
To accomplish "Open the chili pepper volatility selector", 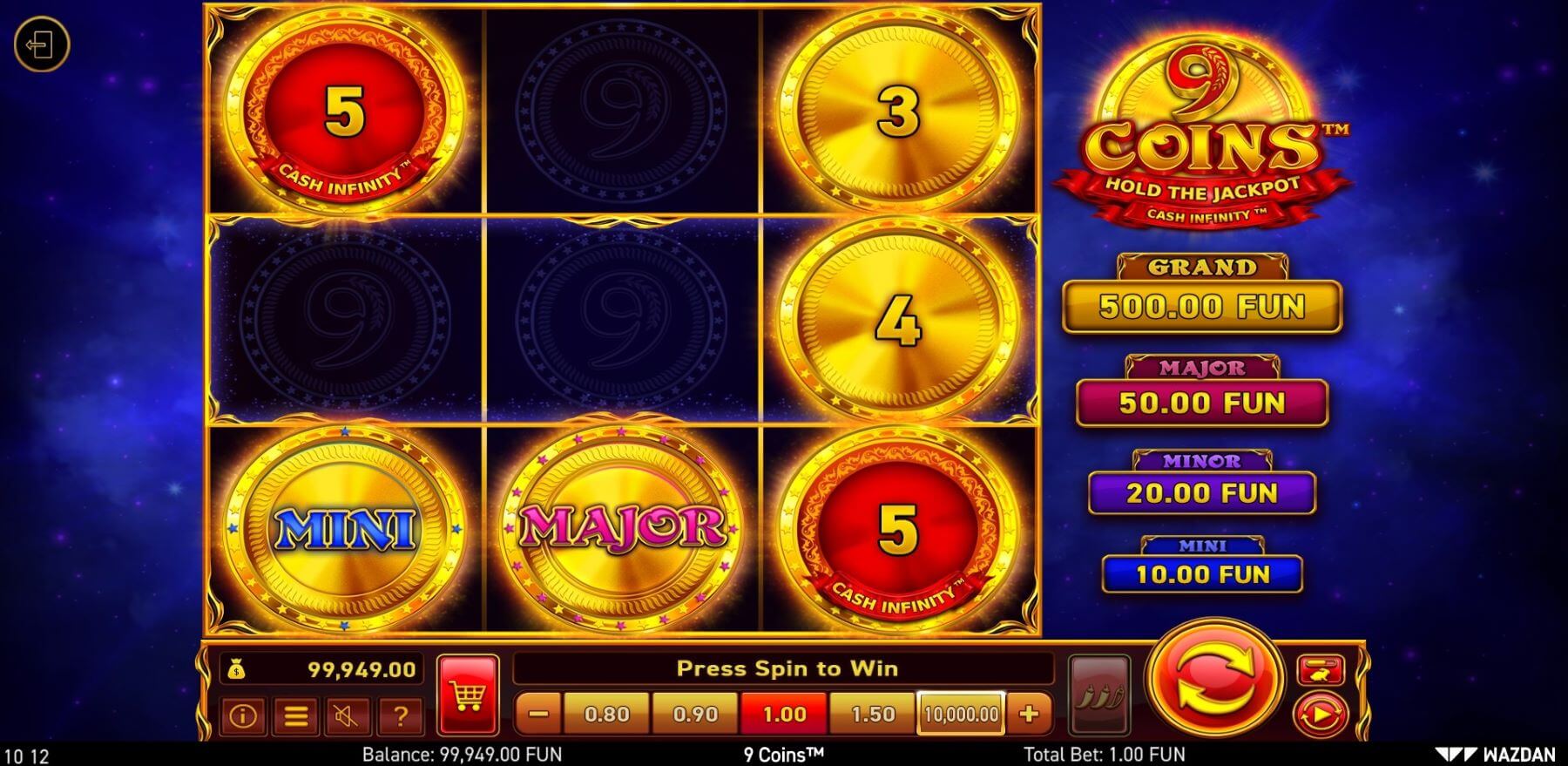I will 1098,695.
